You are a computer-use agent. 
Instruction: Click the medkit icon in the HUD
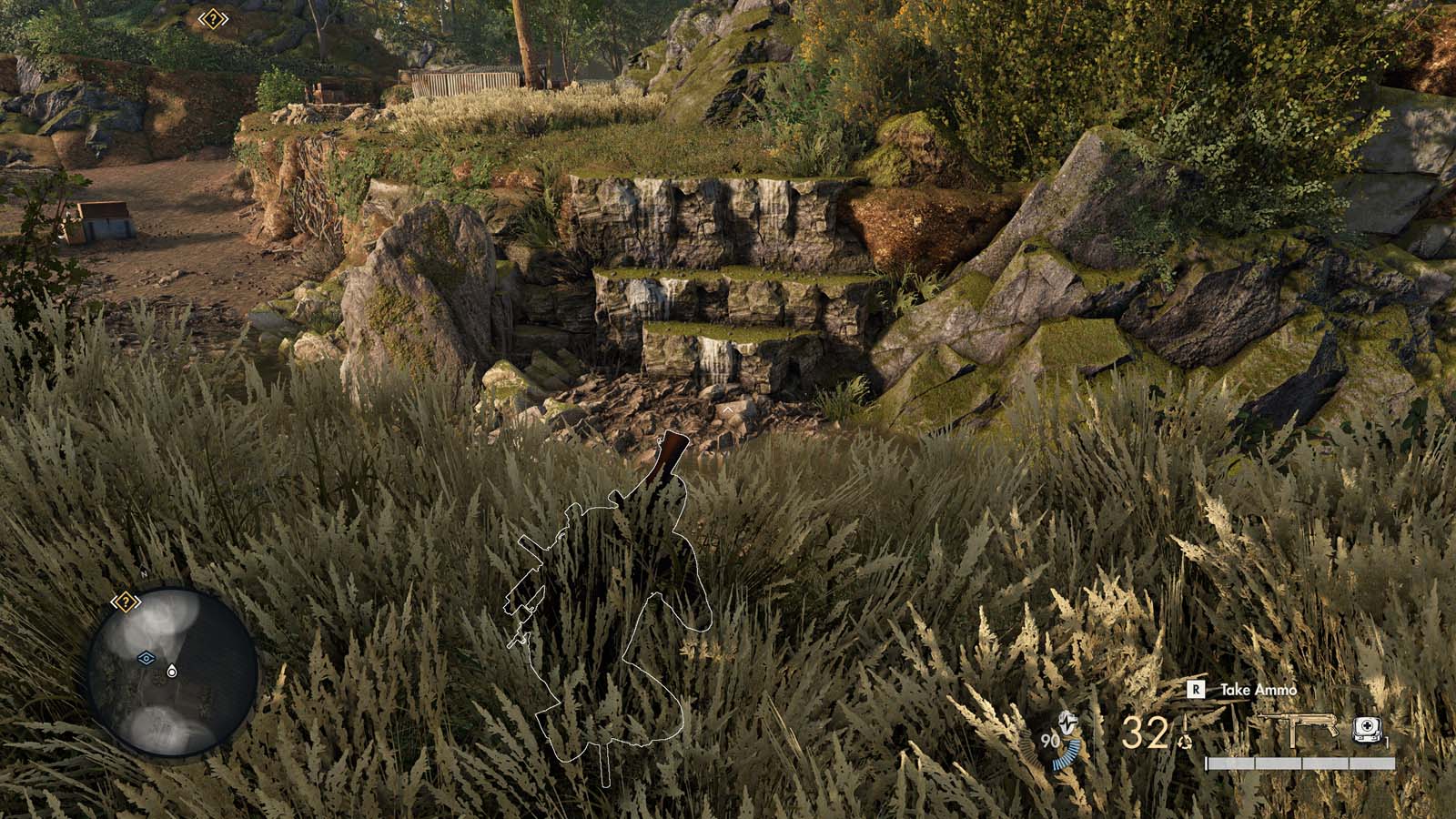coord(1365,728)
